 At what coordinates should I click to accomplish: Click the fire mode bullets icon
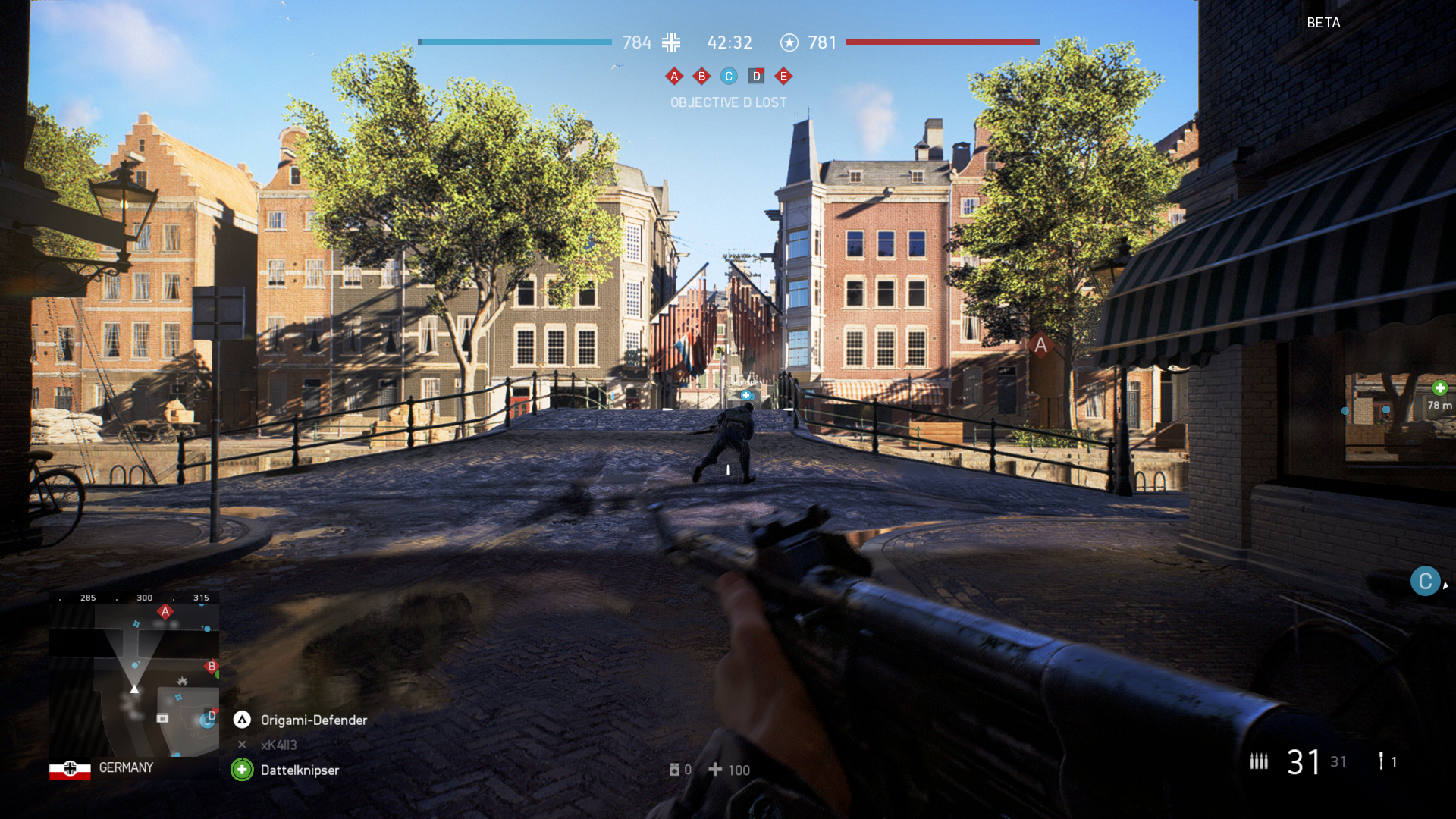point(1259,761)
